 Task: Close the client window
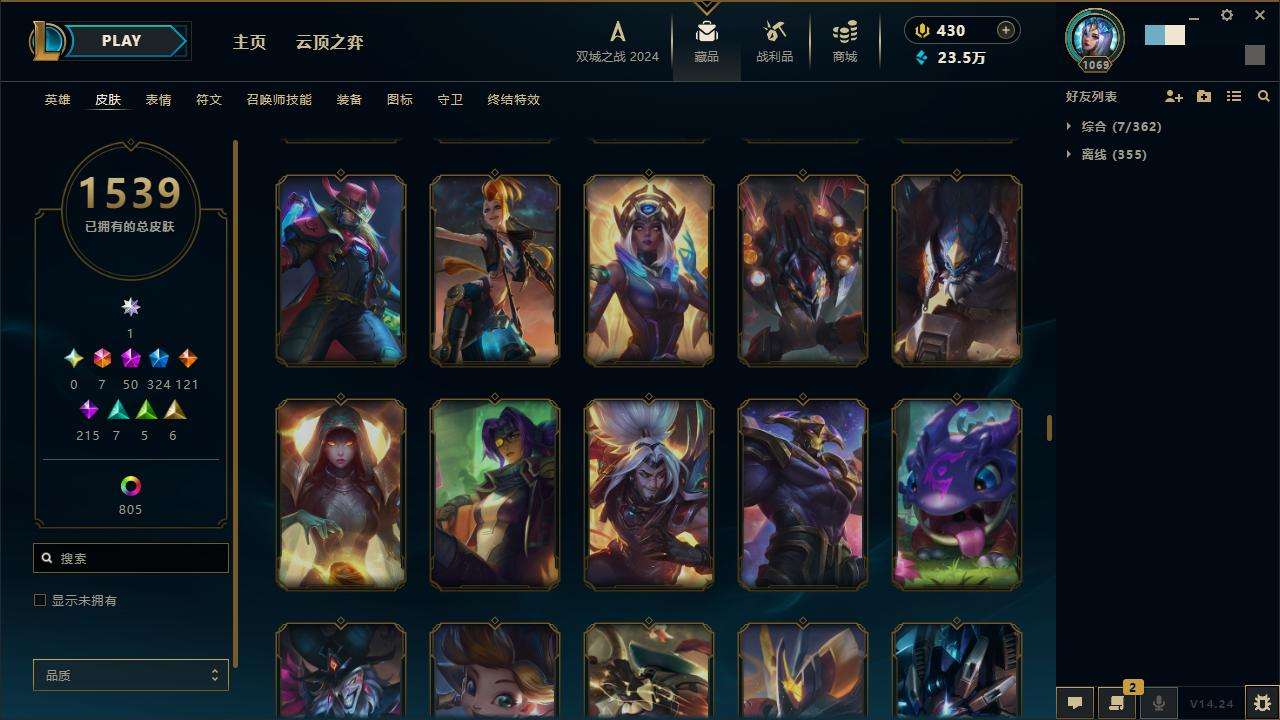pos(1260,16)
